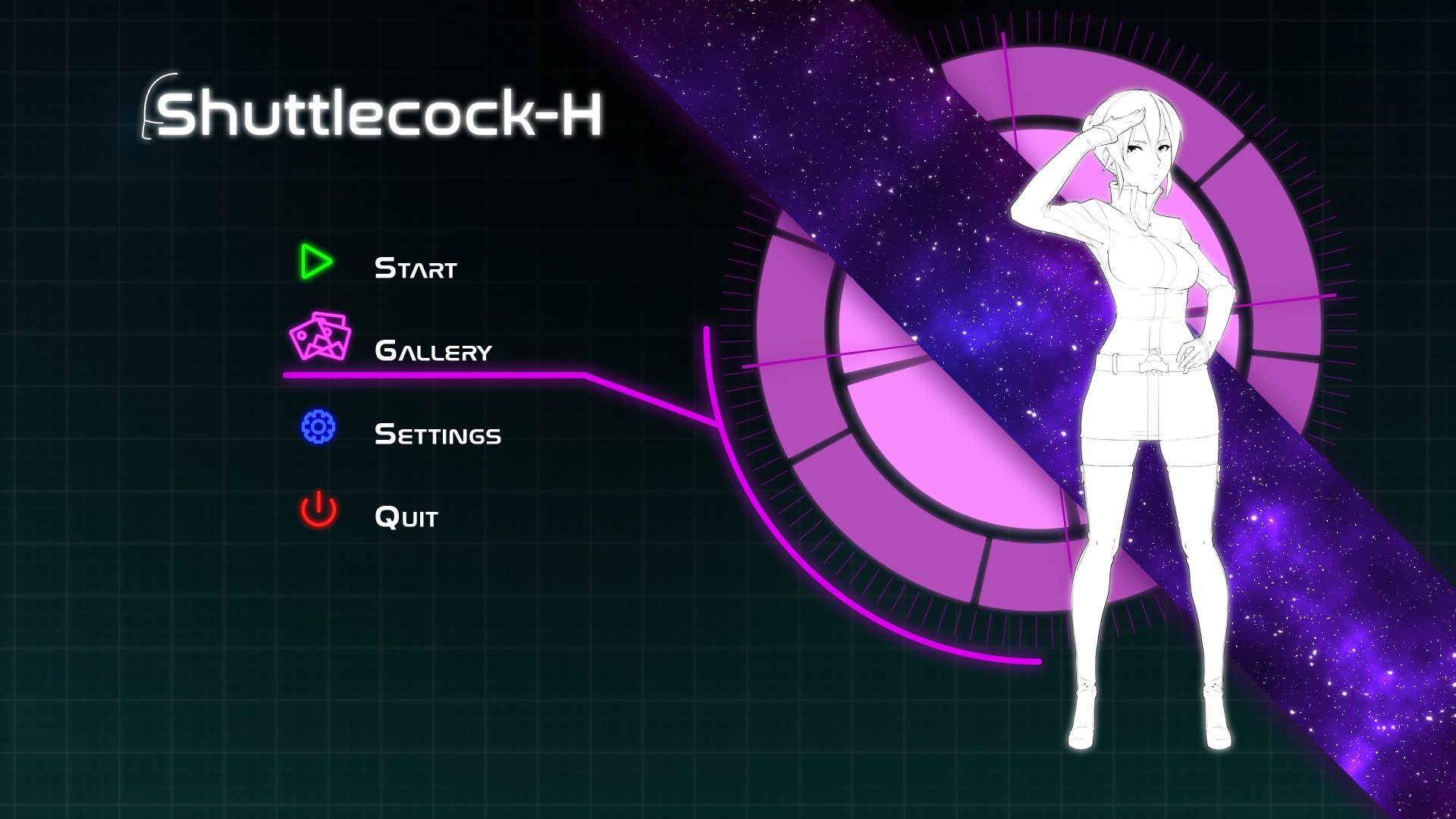Open Settings from the menu list
This screenshot has height=819, width=1456.
[x=438, y=433]
